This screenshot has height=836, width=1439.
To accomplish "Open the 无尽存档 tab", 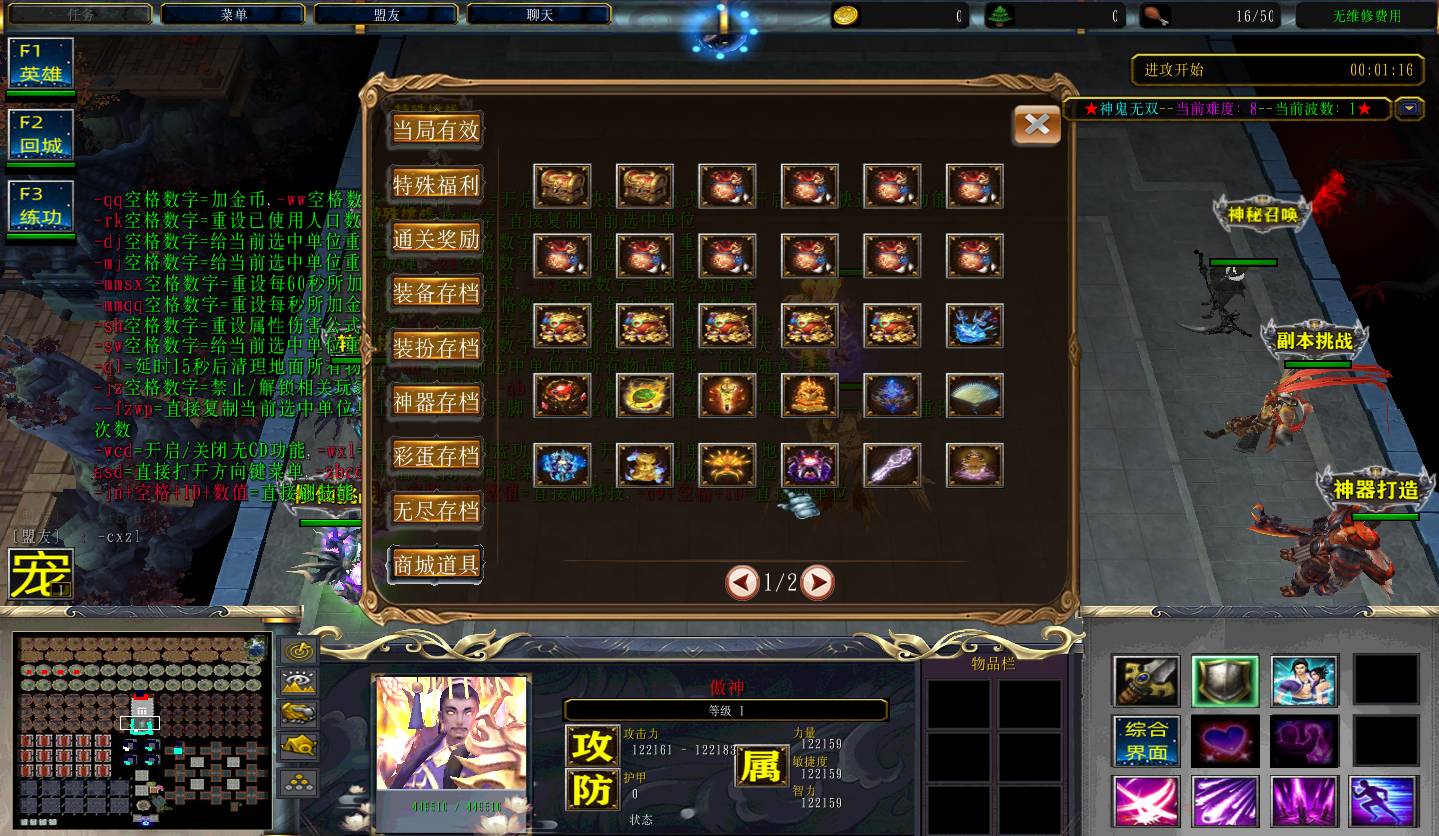I will (x=436, y=510).
